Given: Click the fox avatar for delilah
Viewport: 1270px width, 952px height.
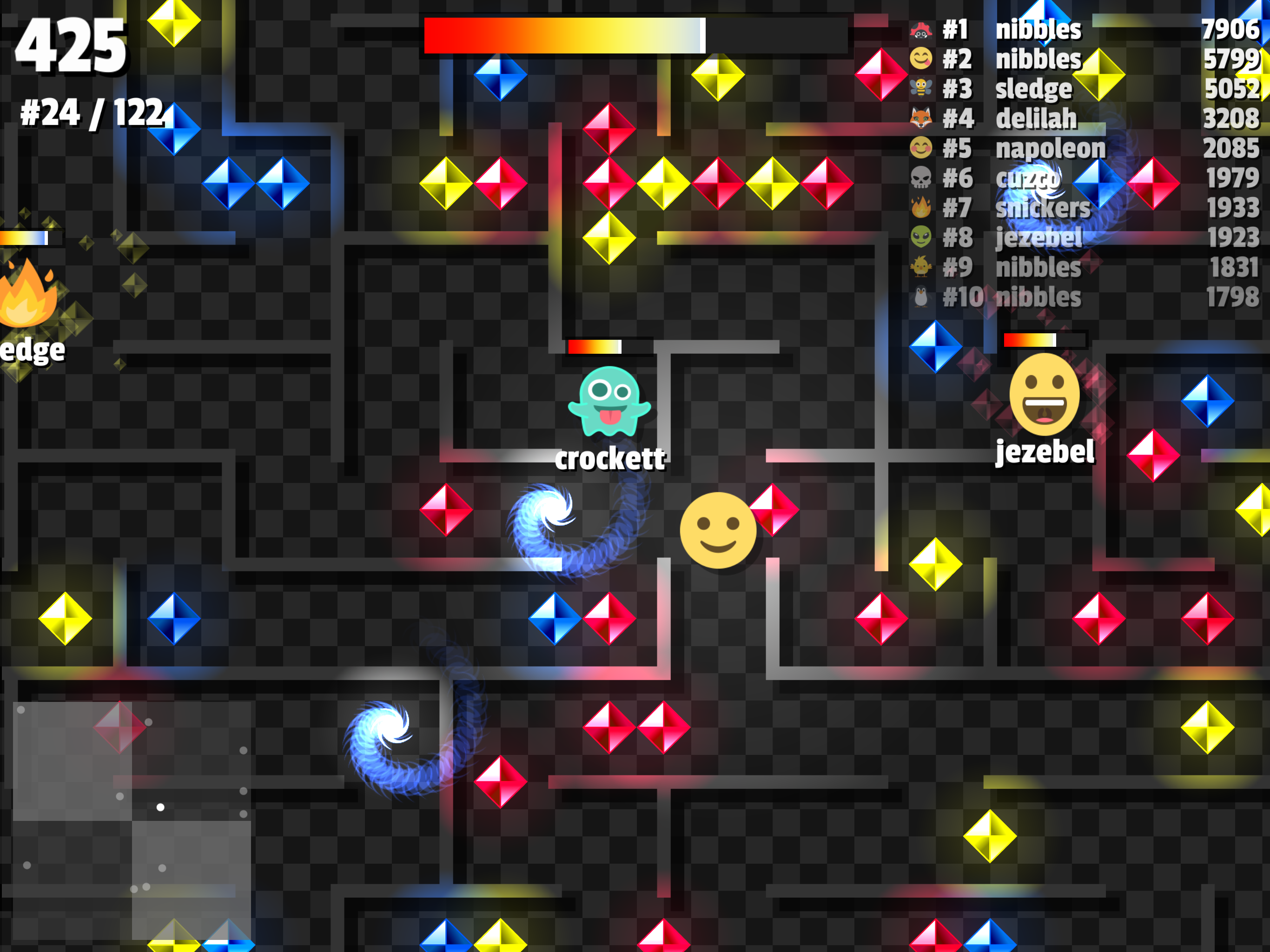Looking at the screenshot, I should [921, 119].
